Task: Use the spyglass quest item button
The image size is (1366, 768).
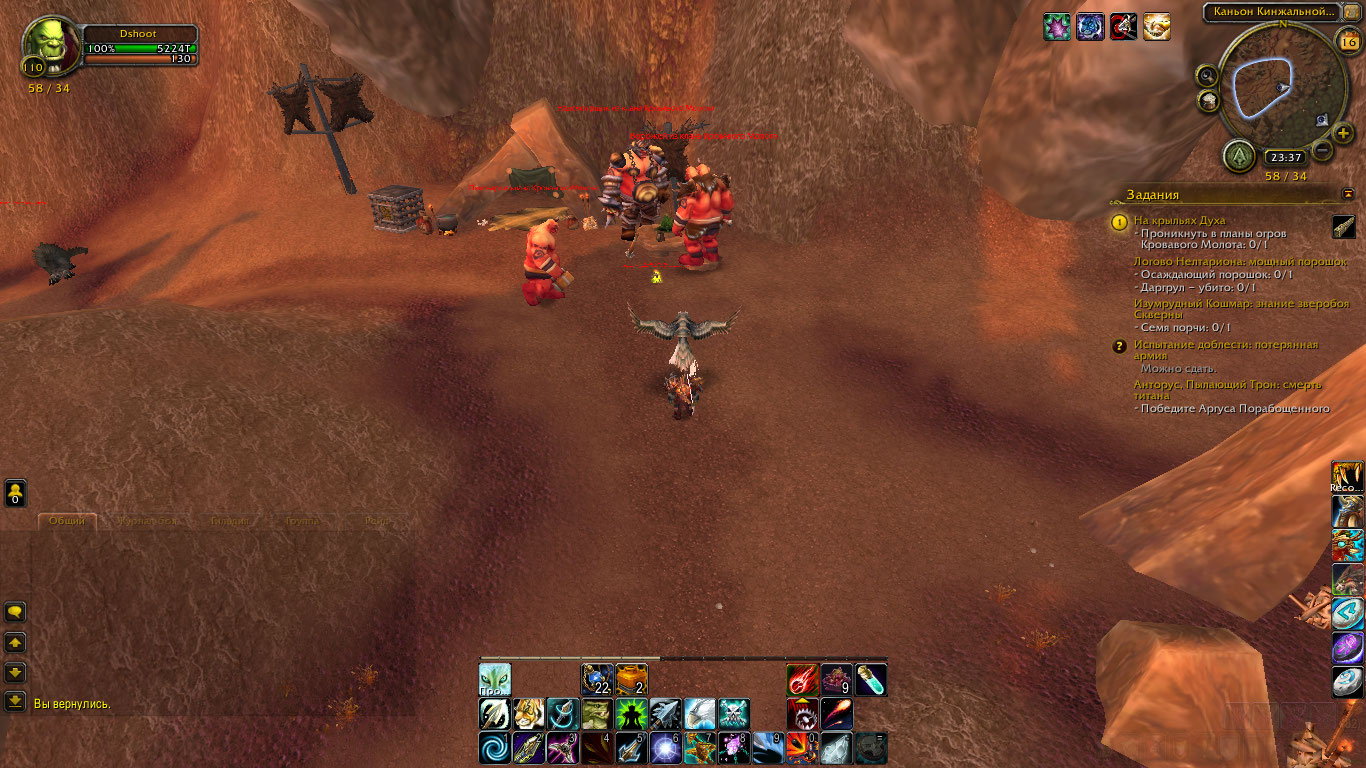Action: pos(1344,228)
